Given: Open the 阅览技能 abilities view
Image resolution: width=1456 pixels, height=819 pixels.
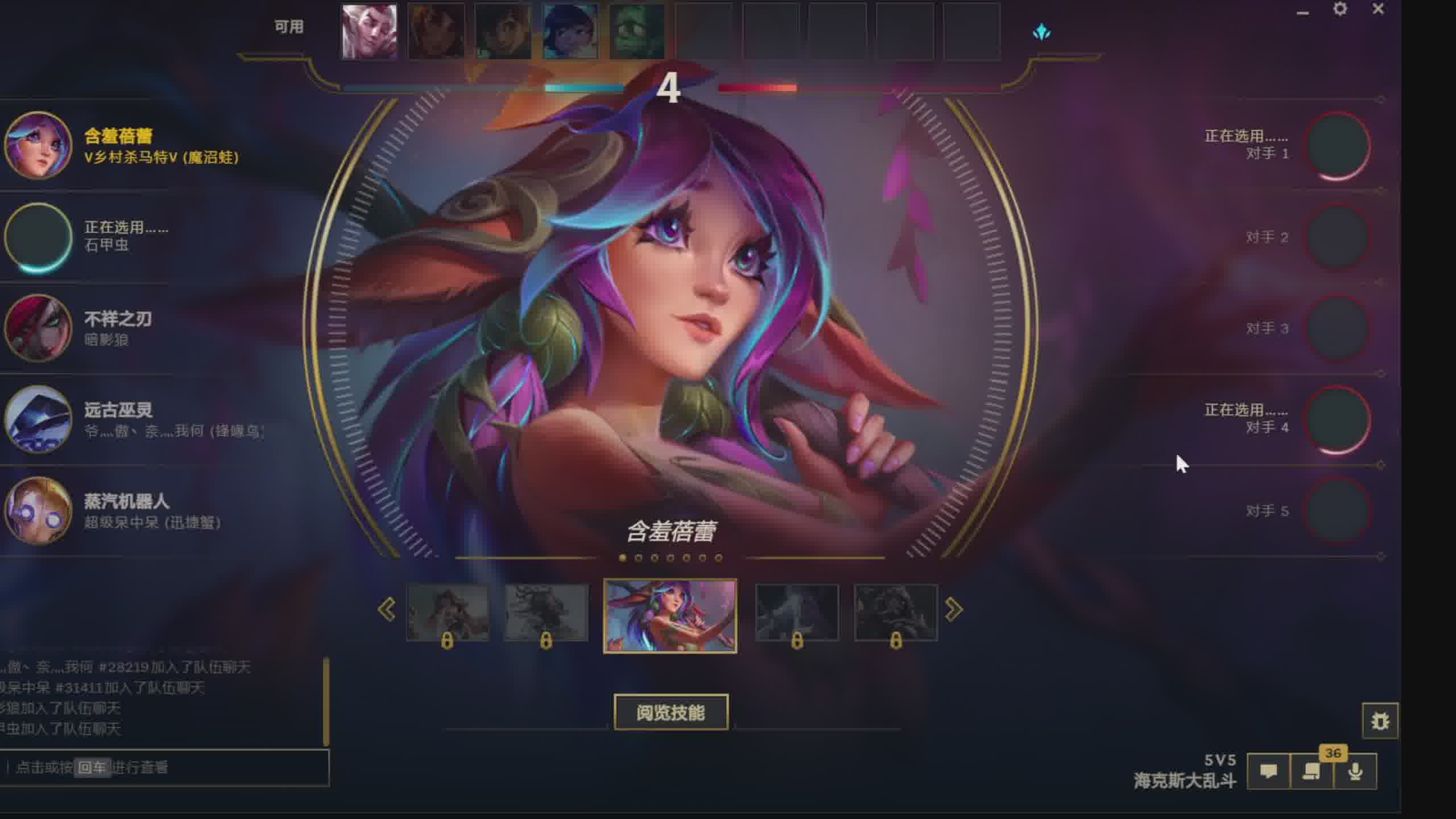Looking at the screenshot, I should 671,712.
